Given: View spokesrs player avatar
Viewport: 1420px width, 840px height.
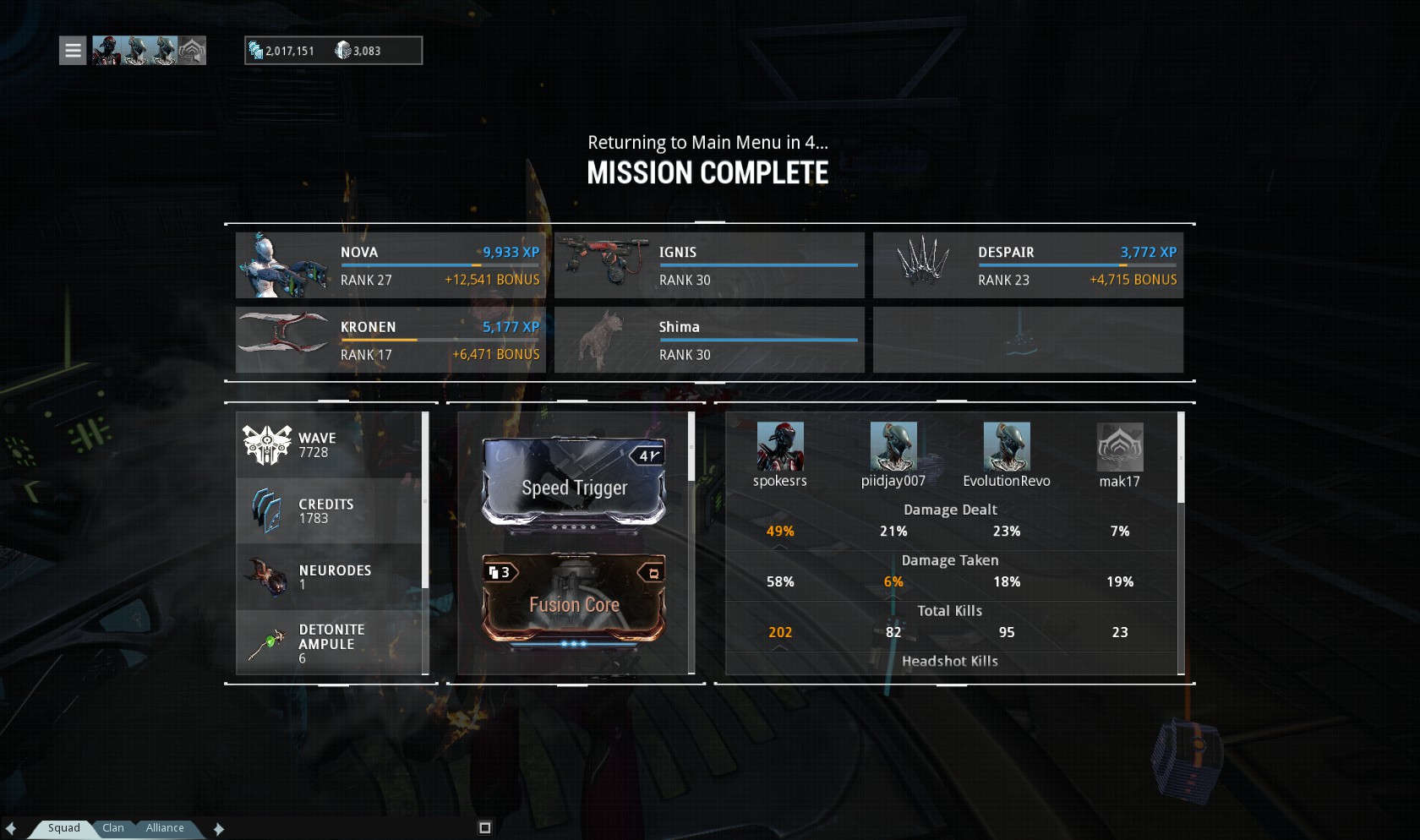Looking at the screenshot, I should click(779, 447).
